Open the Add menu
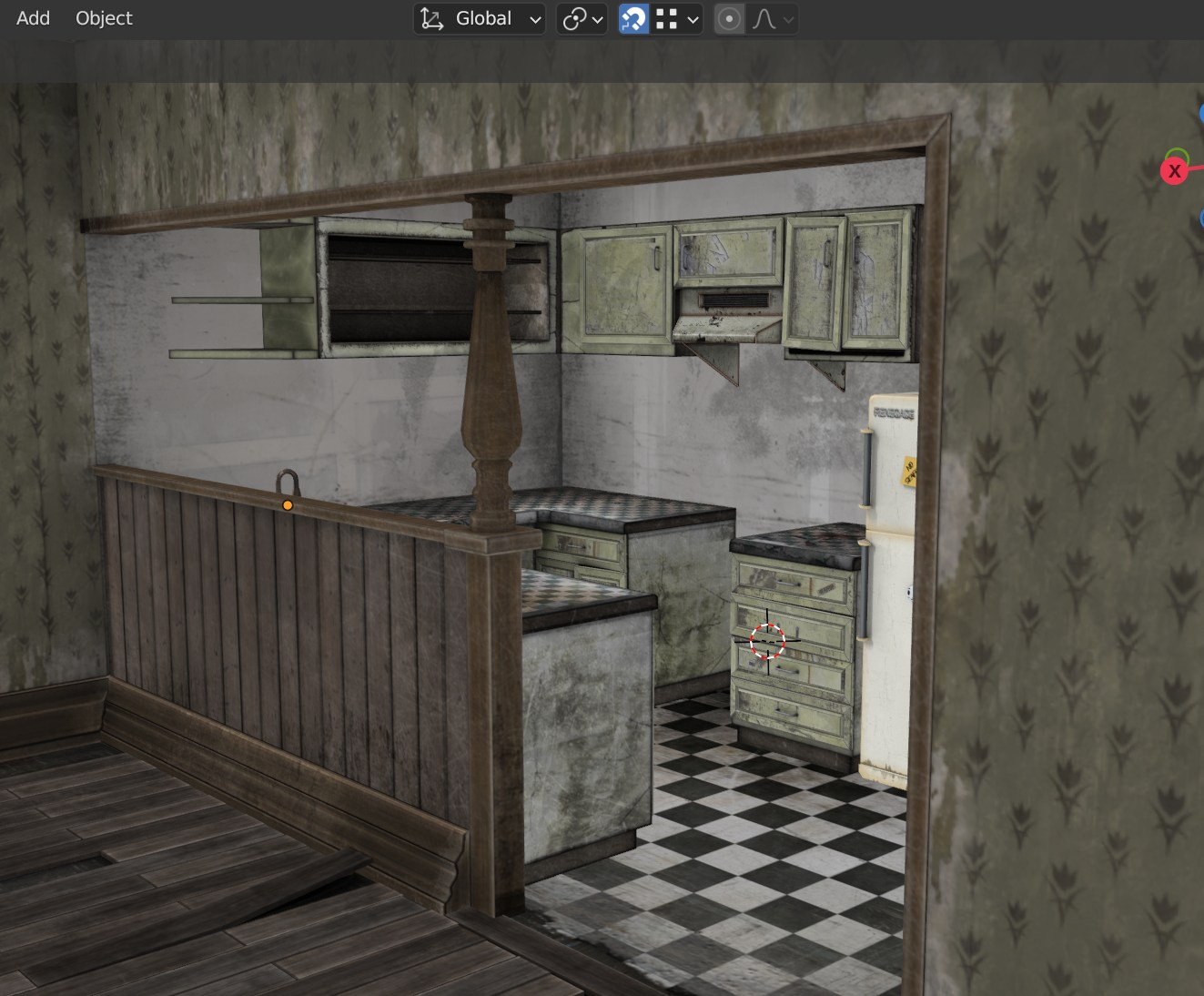Screen dimensions: 1204x996 pos(33,18)
